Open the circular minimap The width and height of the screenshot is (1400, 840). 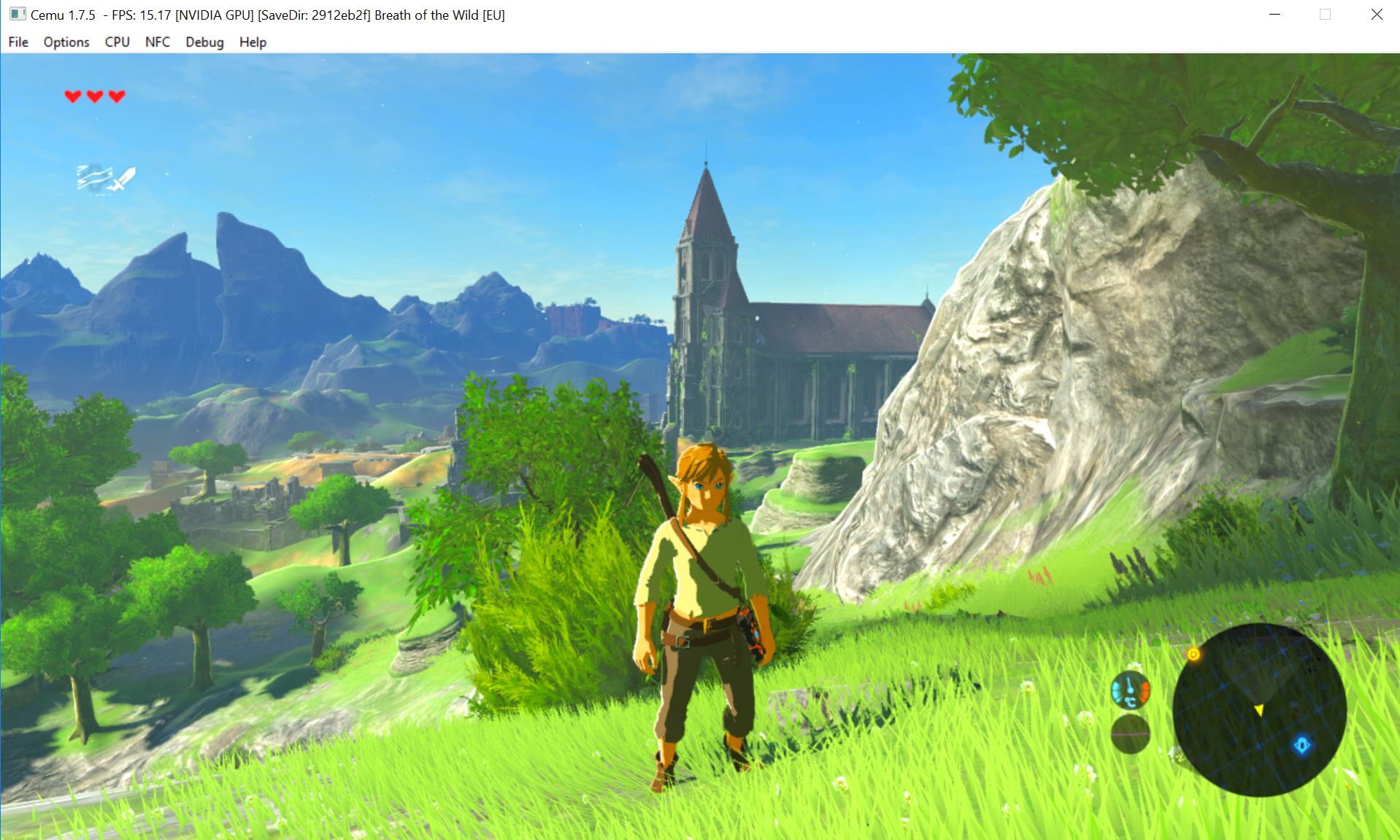[x=1259, y=709]
